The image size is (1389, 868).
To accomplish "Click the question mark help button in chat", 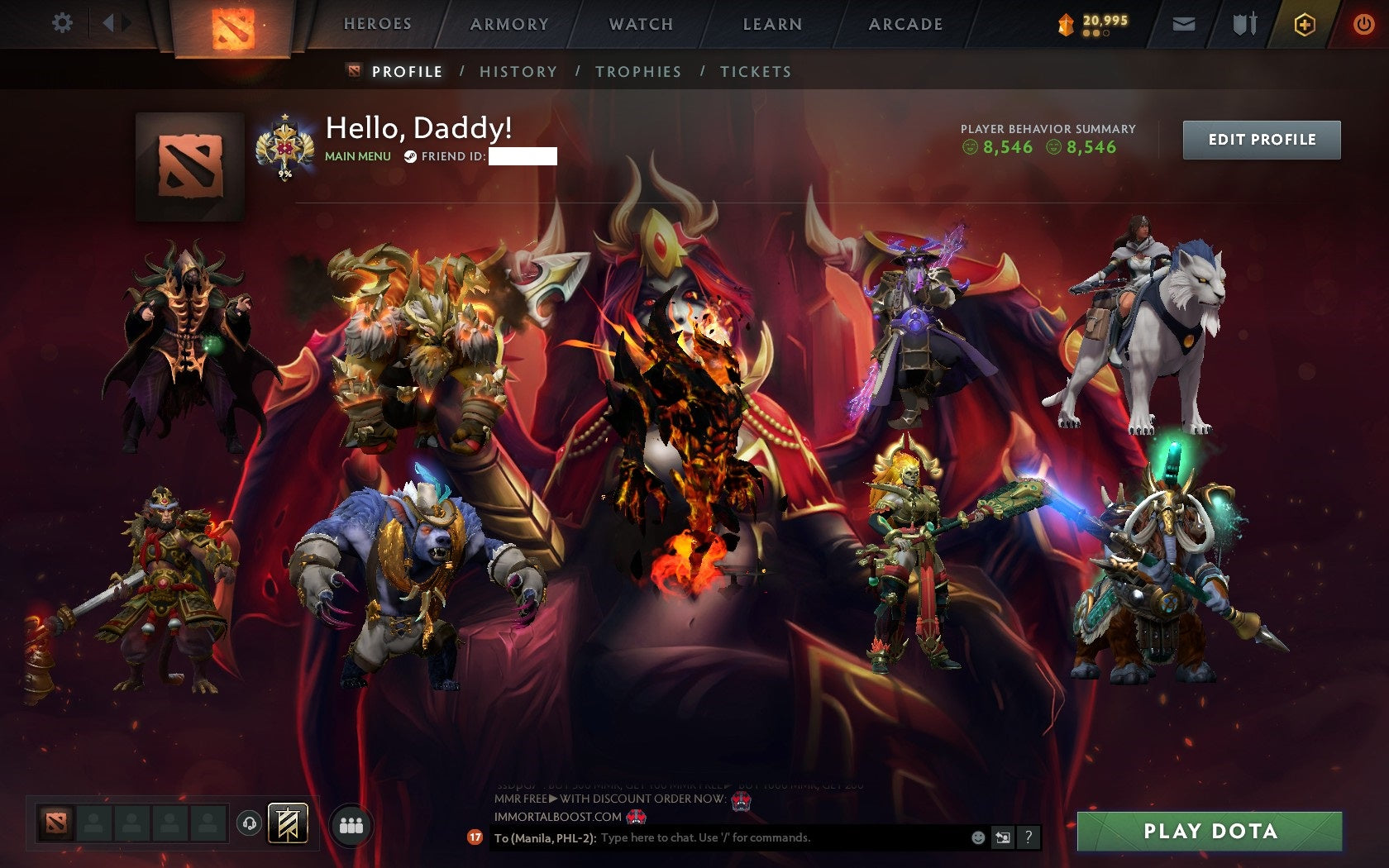I will [x=1029, y=837].
